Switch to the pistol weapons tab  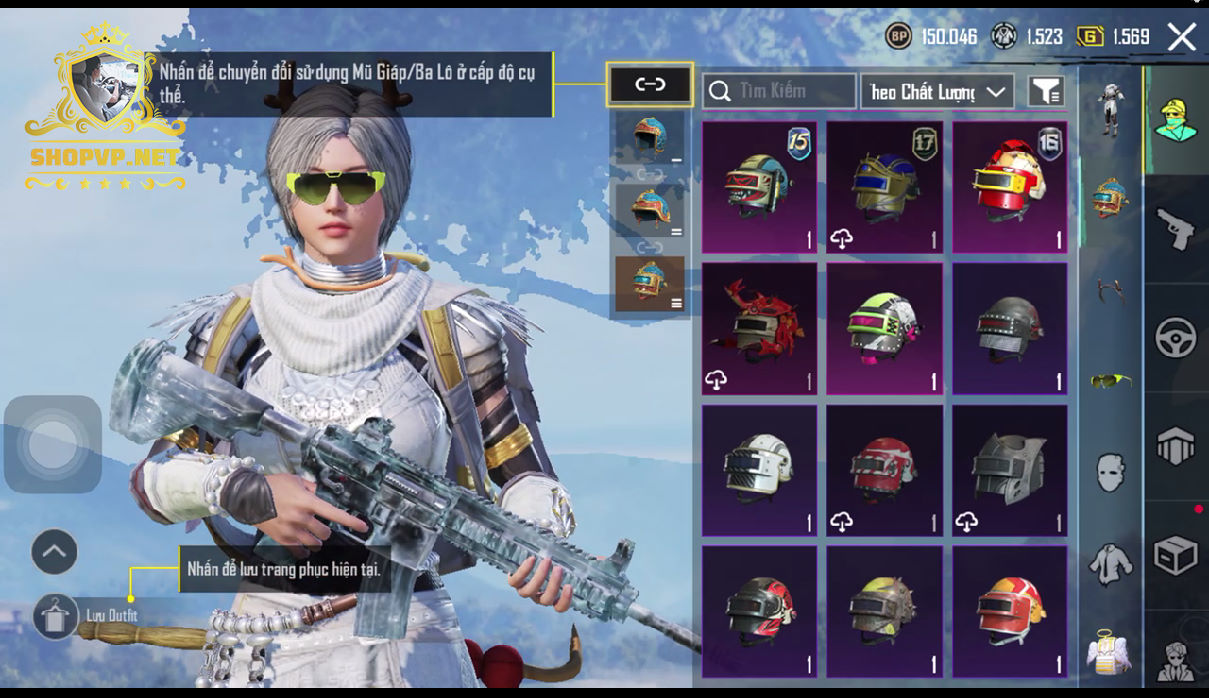pos(1176,230)
